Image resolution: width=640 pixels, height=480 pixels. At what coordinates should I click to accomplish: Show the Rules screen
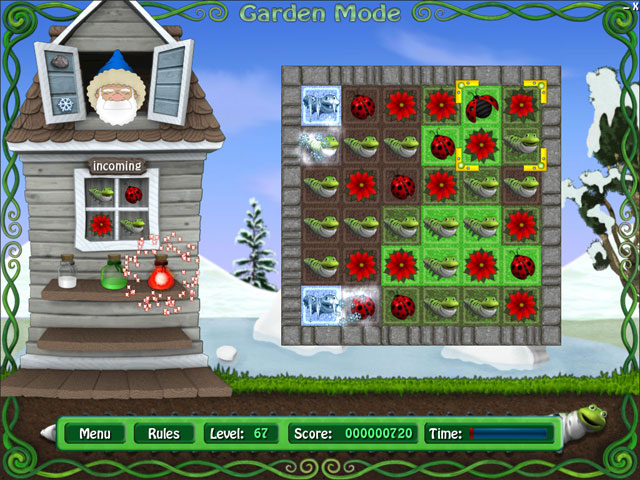pyautogui.click(x=163, y=434)
